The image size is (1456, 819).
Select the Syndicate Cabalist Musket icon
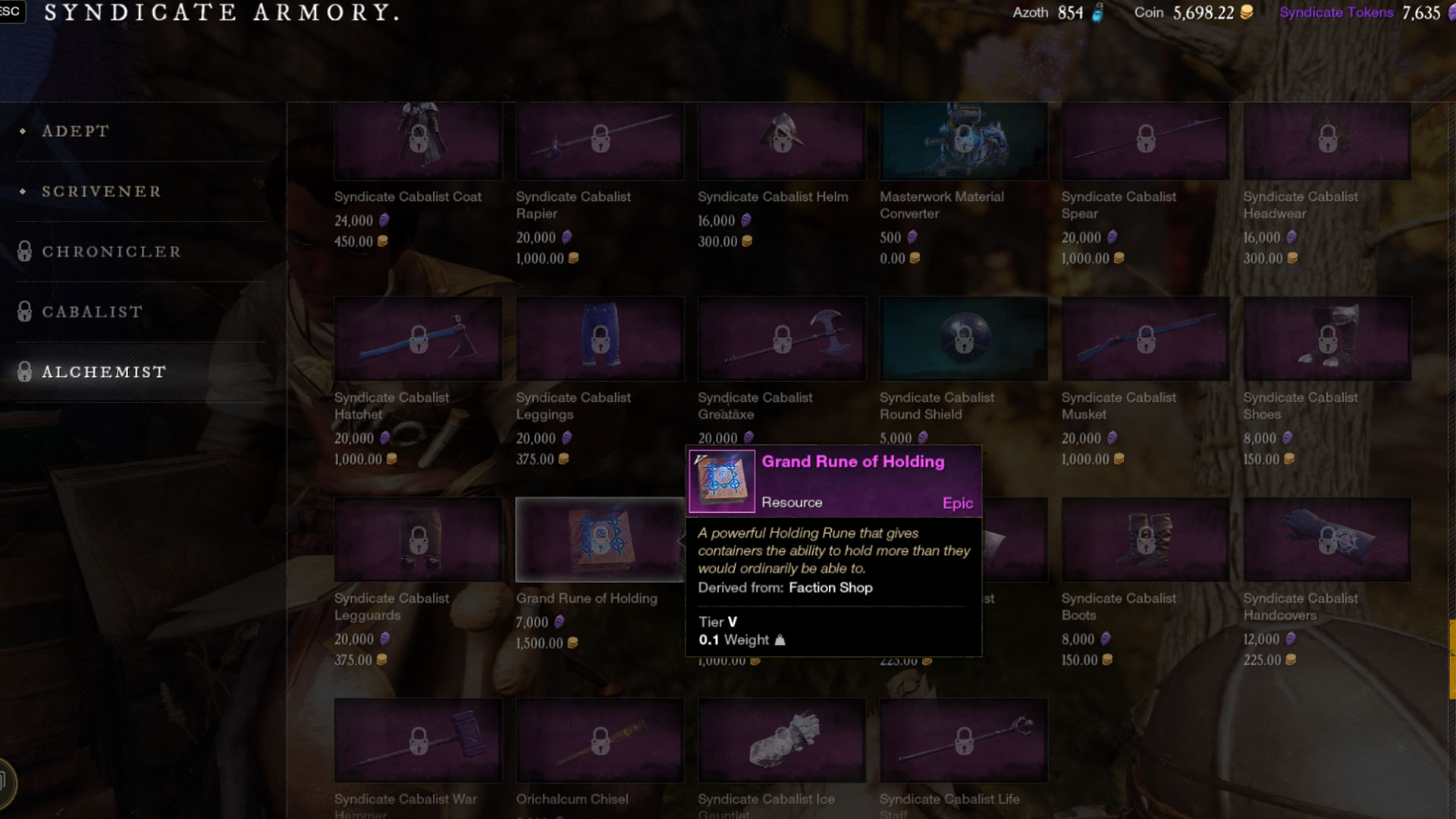click(1145, 339)
